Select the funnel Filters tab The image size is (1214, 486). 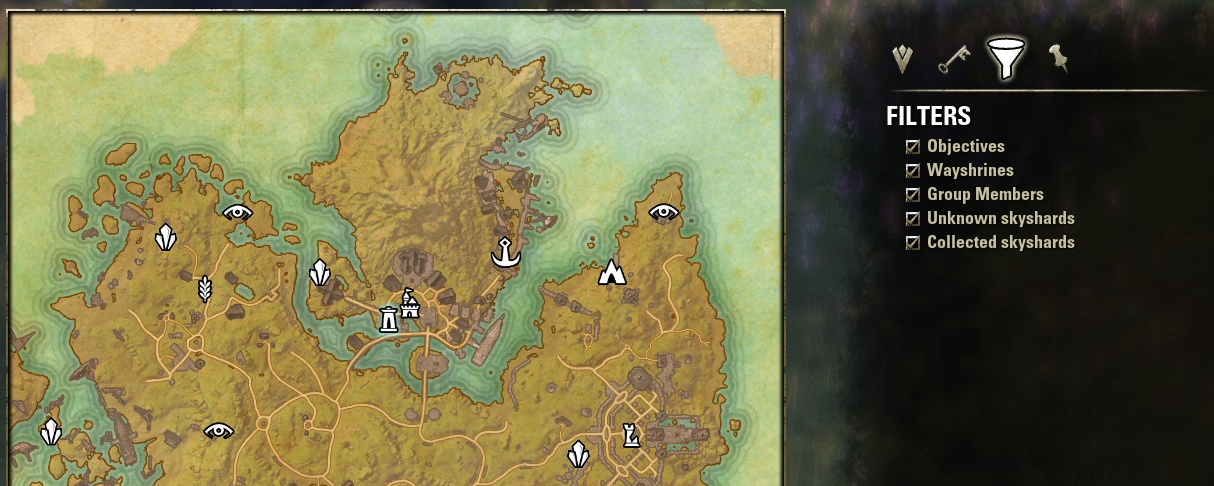click(x=1005, y=59)
